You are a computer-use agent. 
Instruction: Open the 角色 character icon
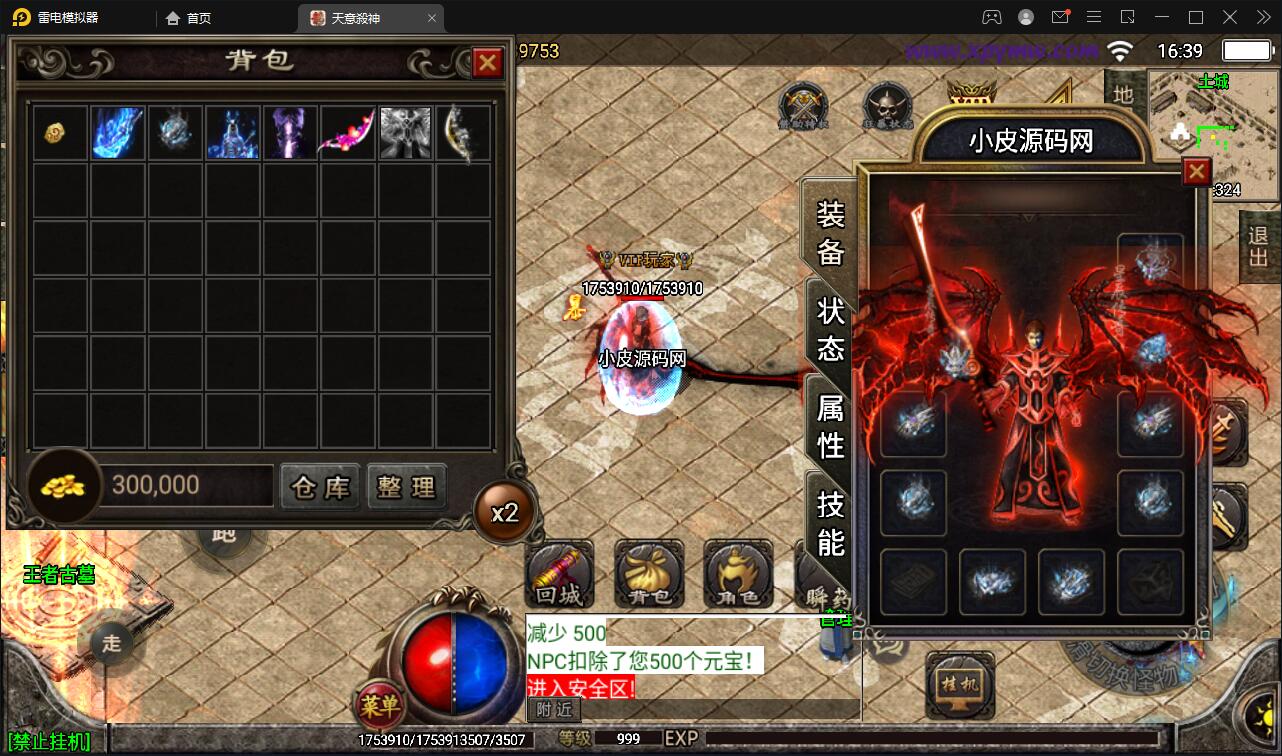737,575
